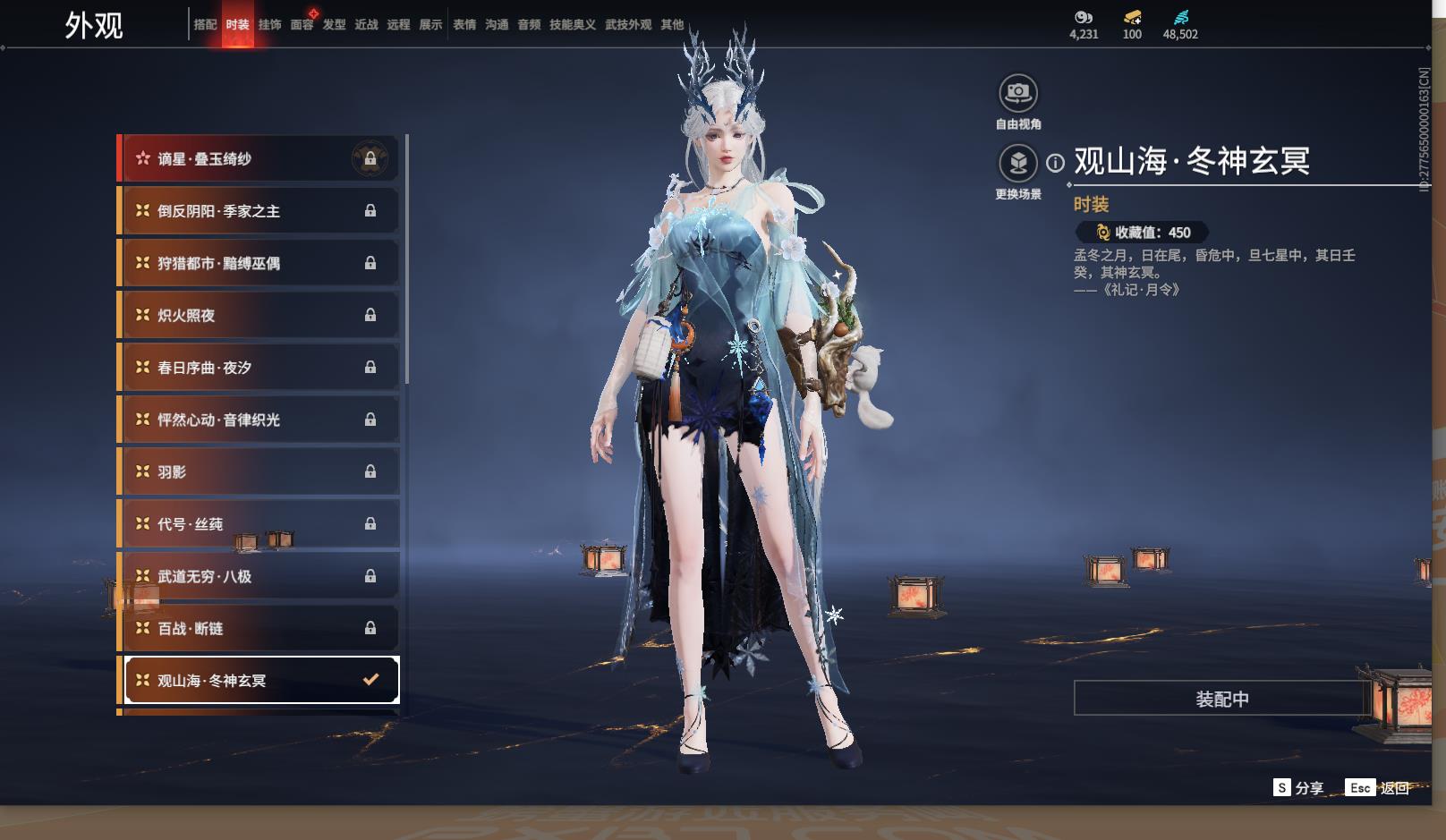Select the 发型 tab
The height and width of the screenshot is (840, 1446).
334,25
